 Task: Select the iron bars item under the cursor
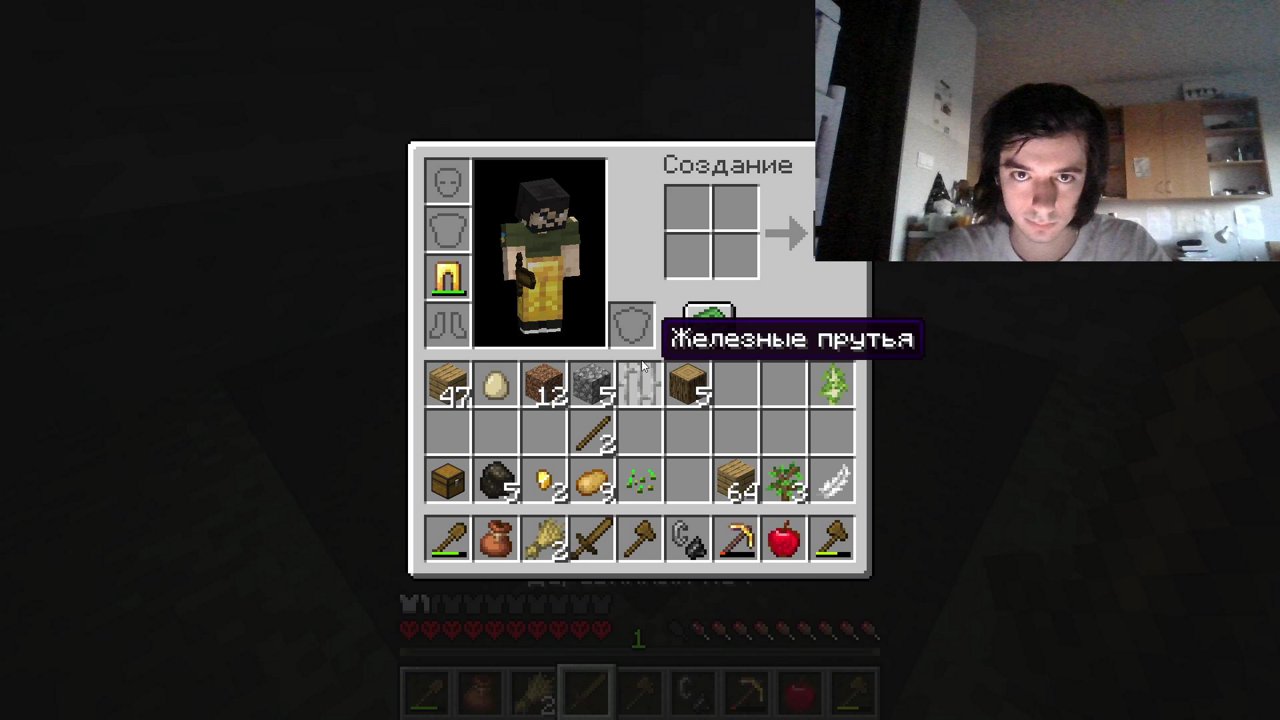tap(640, 385)
